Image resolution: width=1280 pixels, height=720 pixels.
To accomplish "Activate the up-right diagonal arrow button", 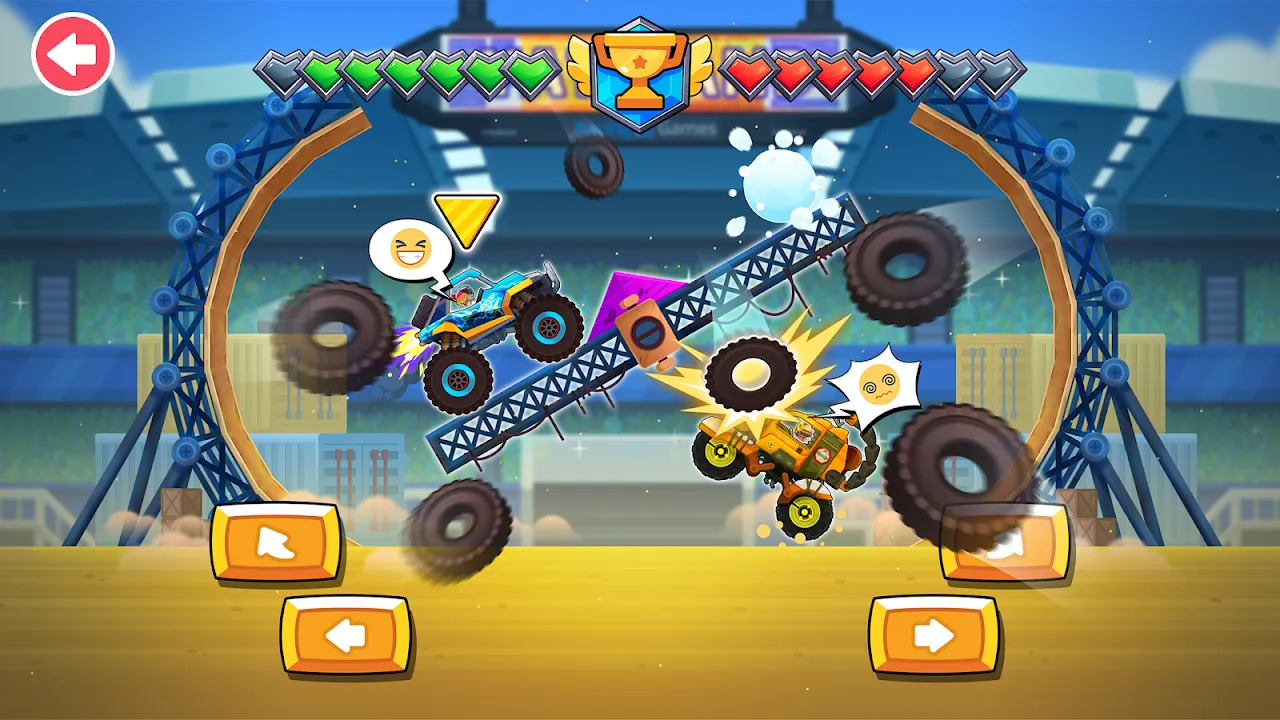I will (x=1005, y=543).
